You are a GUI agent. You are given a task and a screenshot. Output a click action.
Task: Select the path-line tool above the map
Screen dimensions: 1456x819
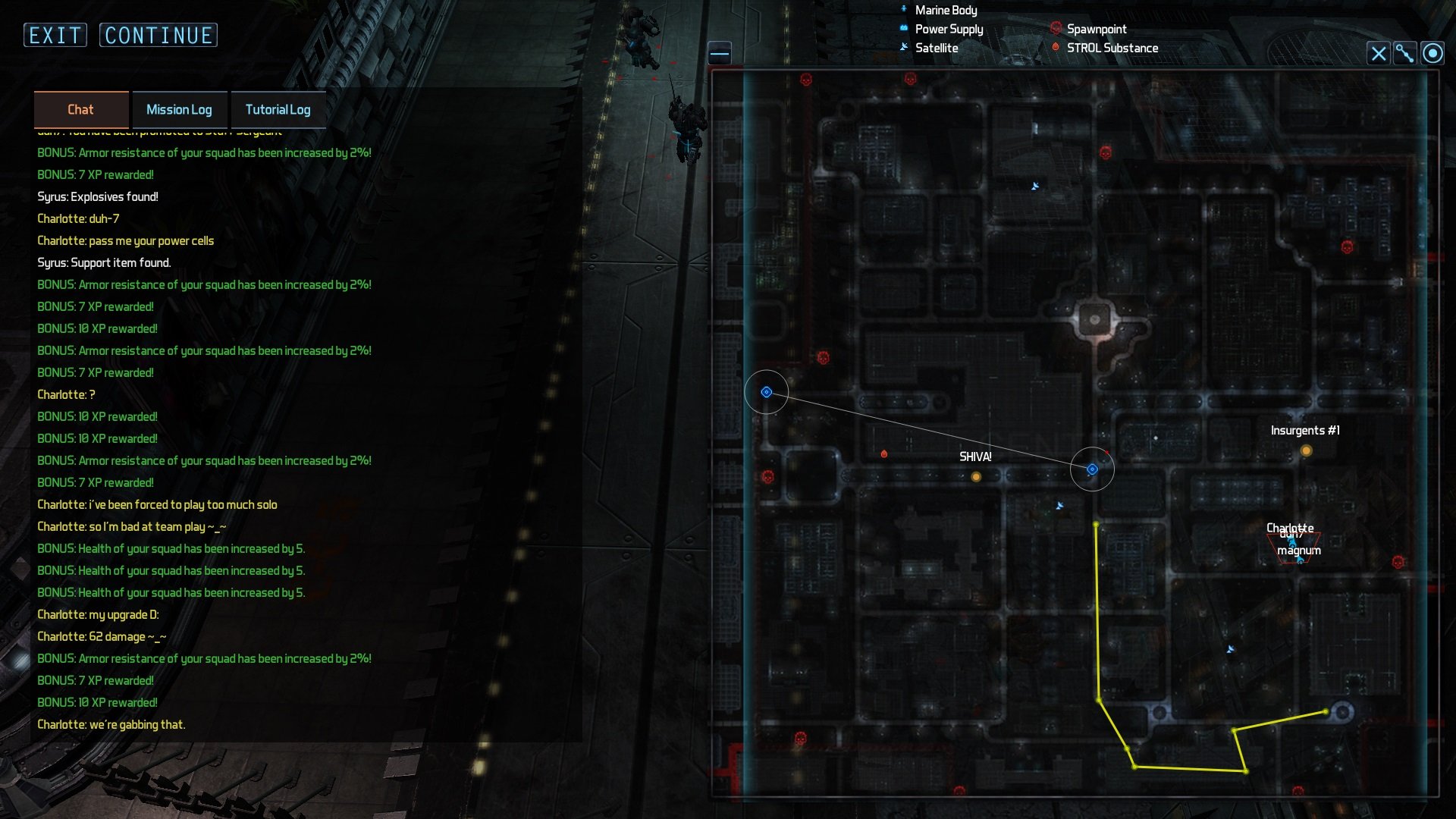(x=1405, y=53)
